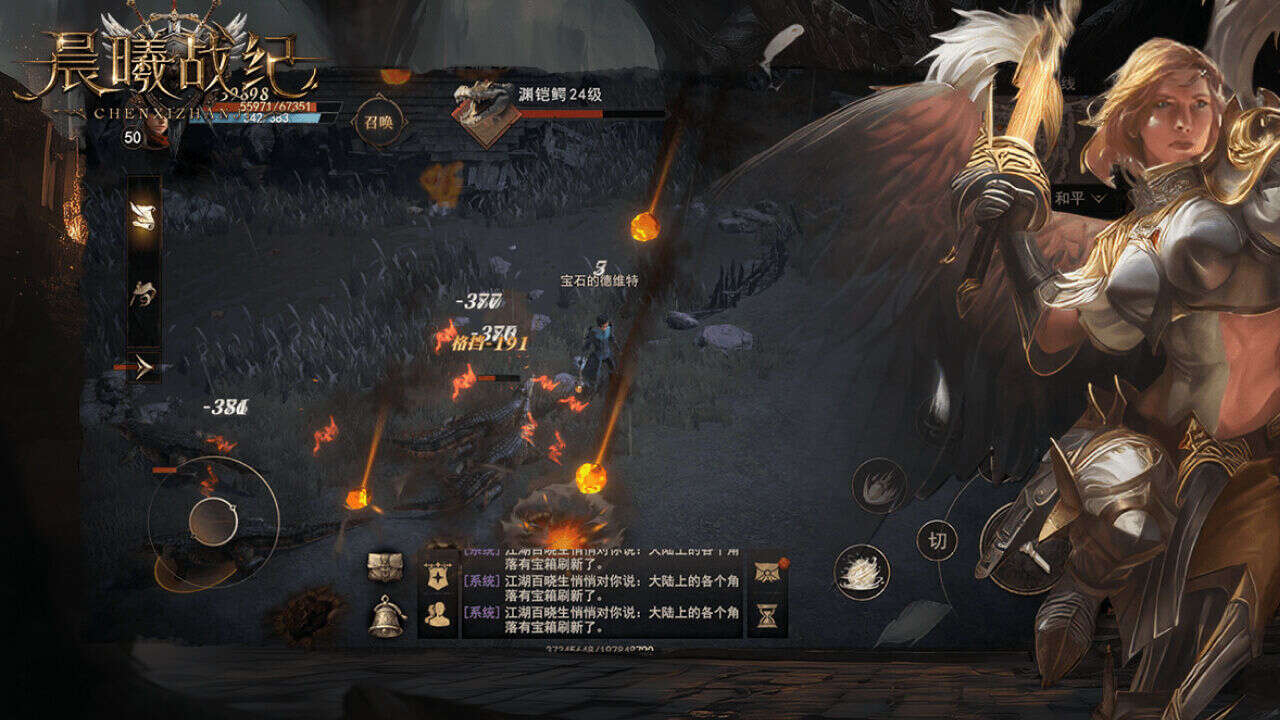Screen dimensions: 1280x720
Task: Tap the 召唤 summon button
Action: [380, 120]
